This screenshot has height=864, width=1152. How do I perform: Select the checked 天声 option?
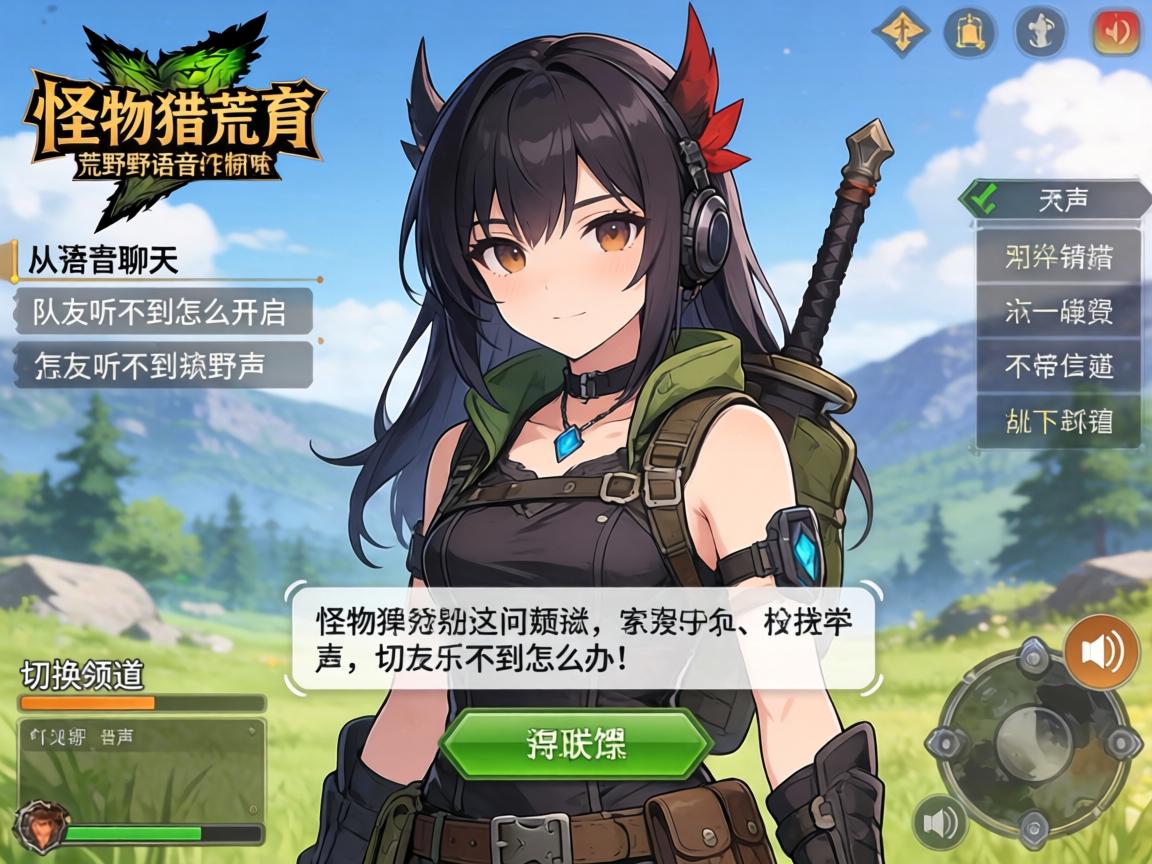pos(1058,200)
